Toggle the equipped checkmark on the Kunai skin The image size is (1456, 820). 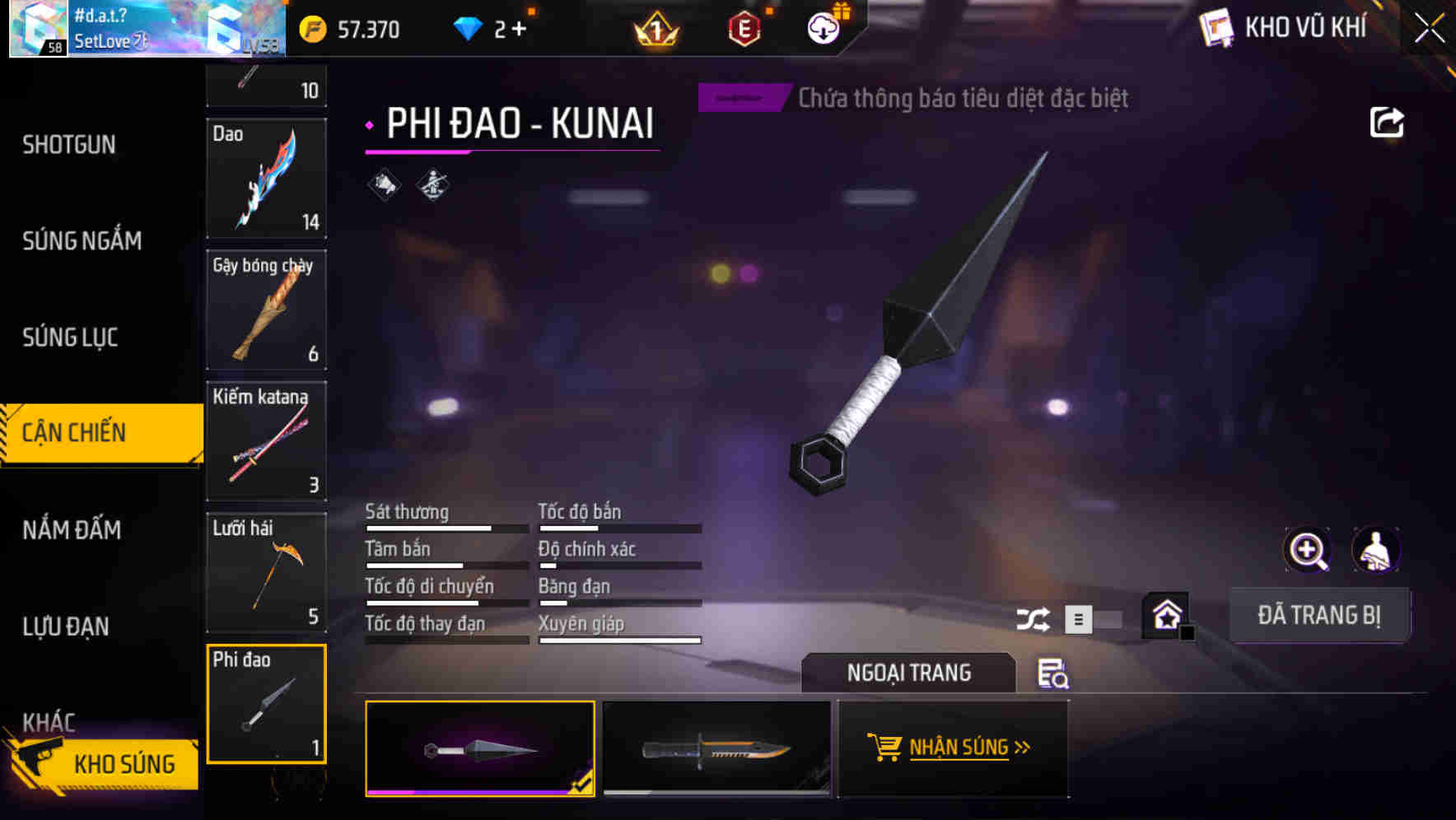[583, 786]
